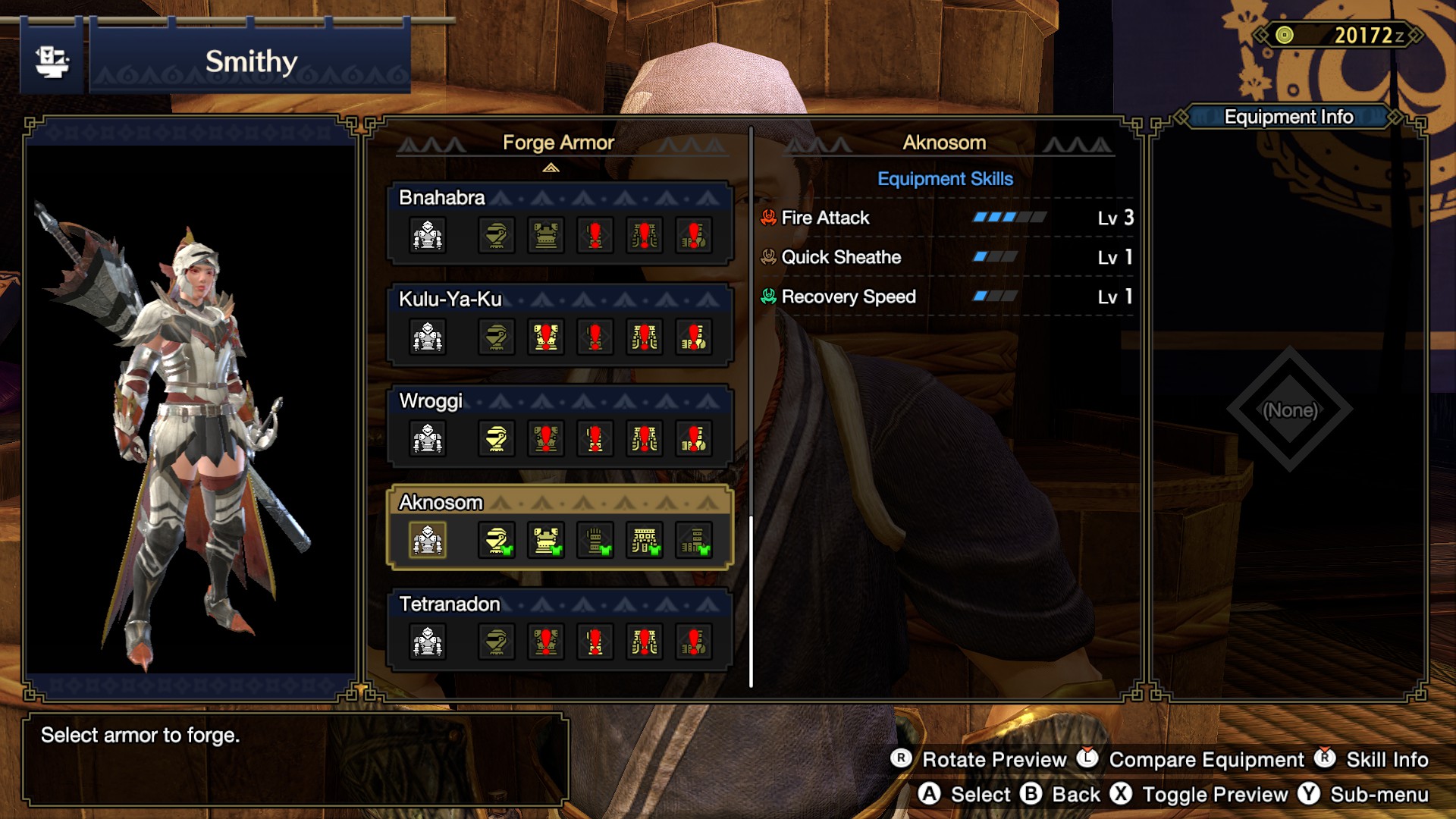Click the armor list scrollbar
The width and height of the screenshot is (1456, 819).
pyautogui.click(x=752, y=601)
